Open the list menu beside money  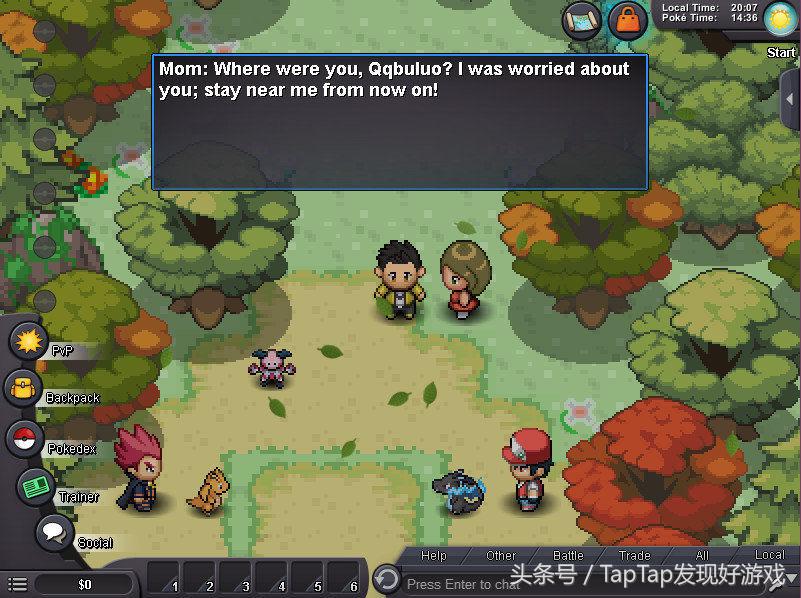point(17,583)
